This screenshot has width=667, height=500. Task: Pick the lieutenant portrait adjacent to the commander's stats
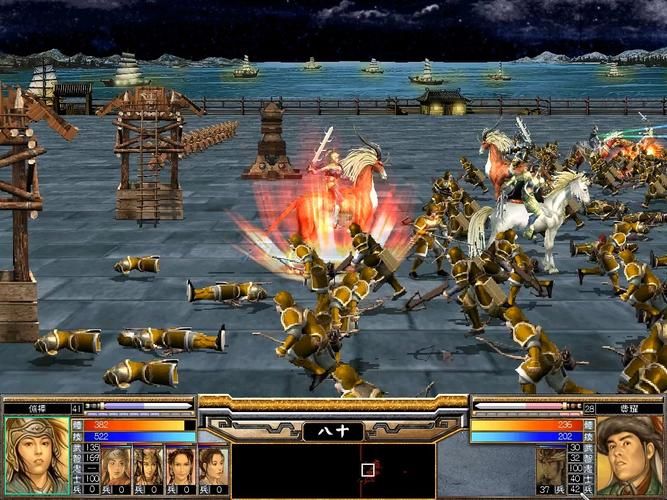[x=116, y=465]
